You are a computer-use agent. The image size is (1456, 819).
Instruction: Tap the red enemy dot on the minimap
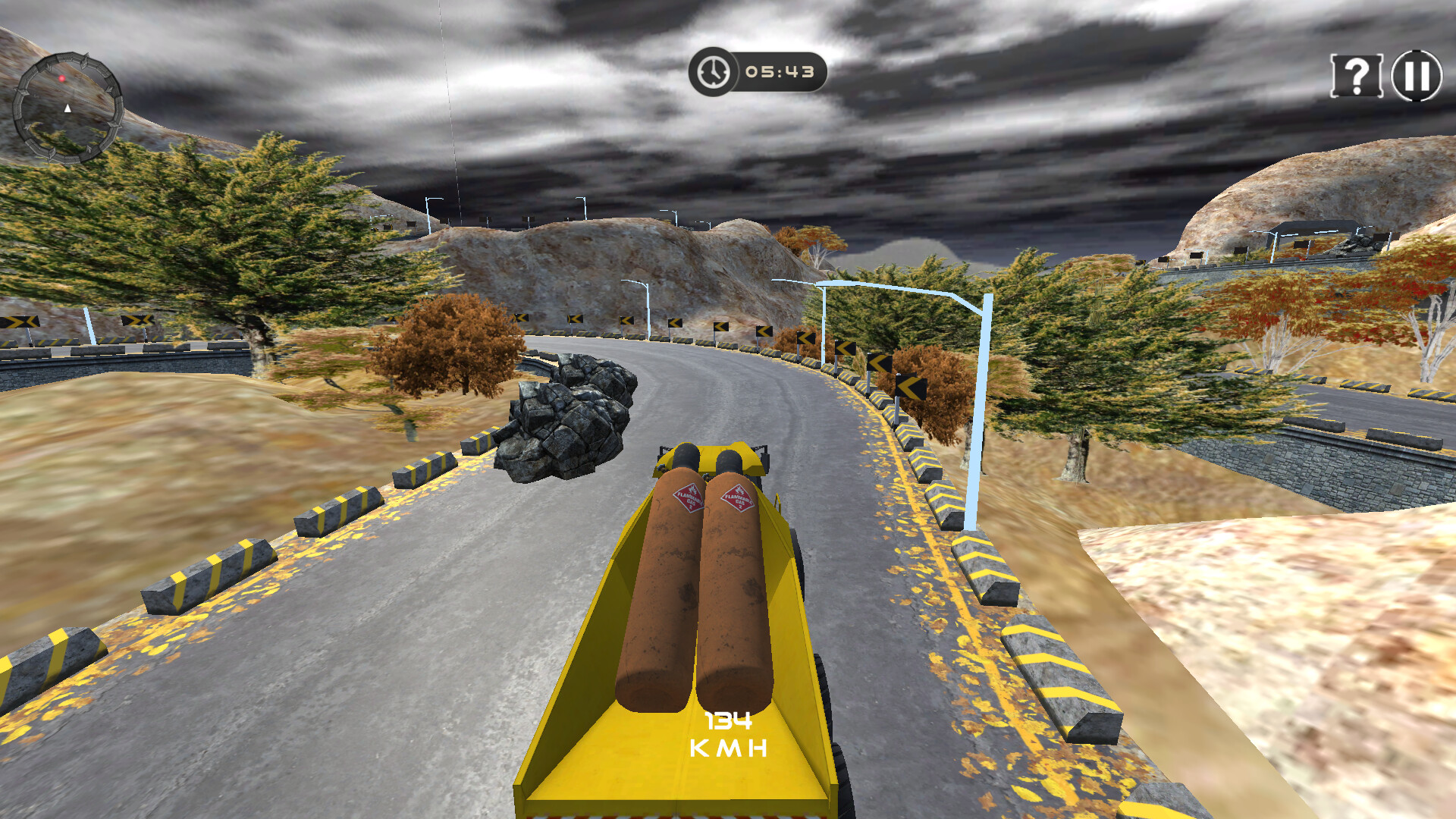click(62, 78)
